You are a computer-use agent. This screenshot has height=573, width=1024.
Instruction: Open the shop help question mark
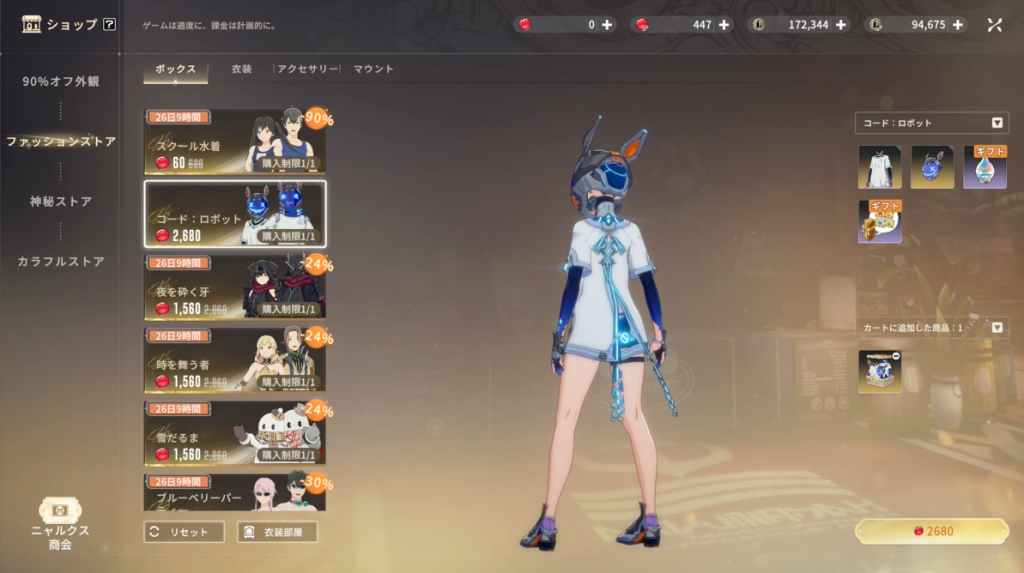click(109, 24)
